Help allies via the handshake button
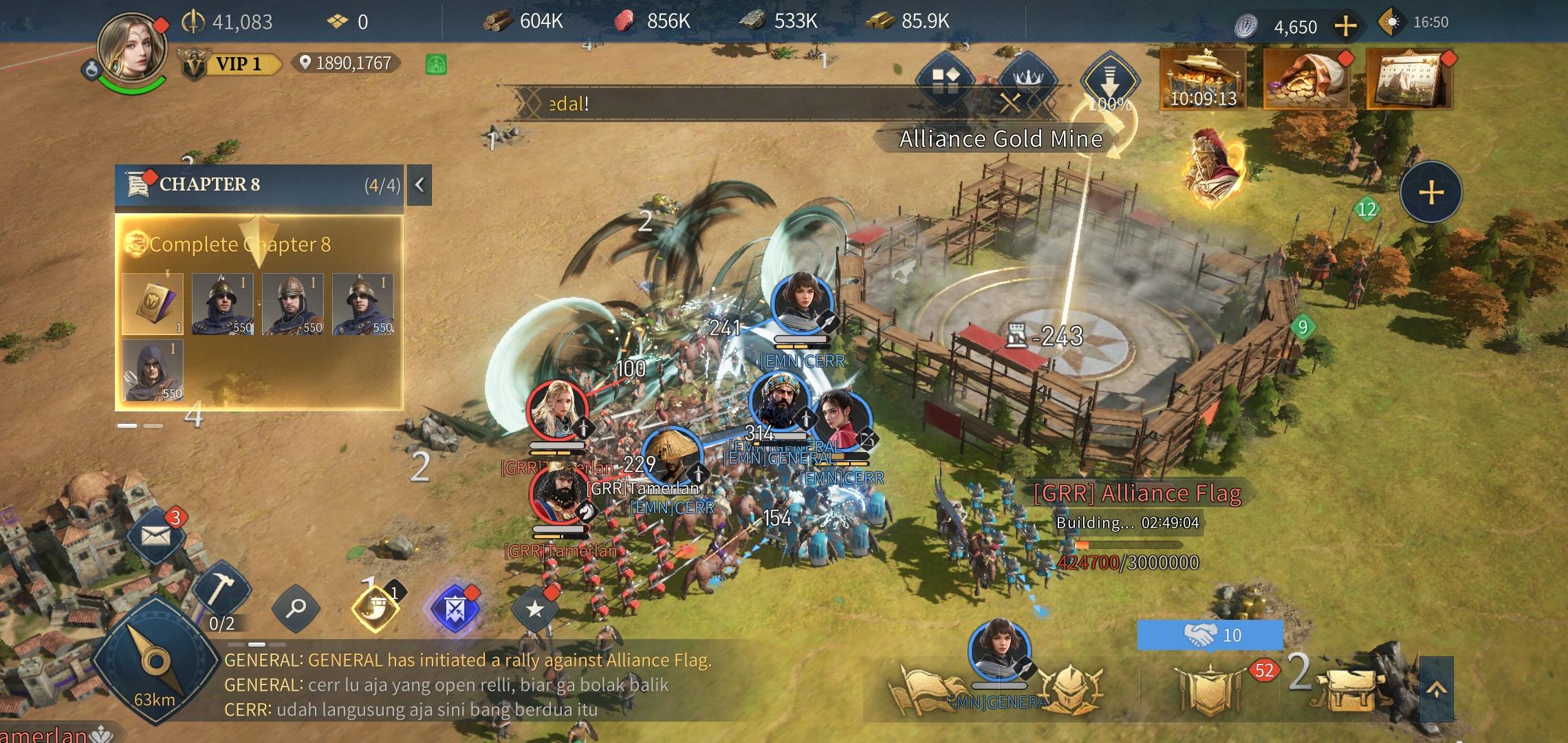The image size is (1568, 743). pyautogui.click(x=1210, y=634)
